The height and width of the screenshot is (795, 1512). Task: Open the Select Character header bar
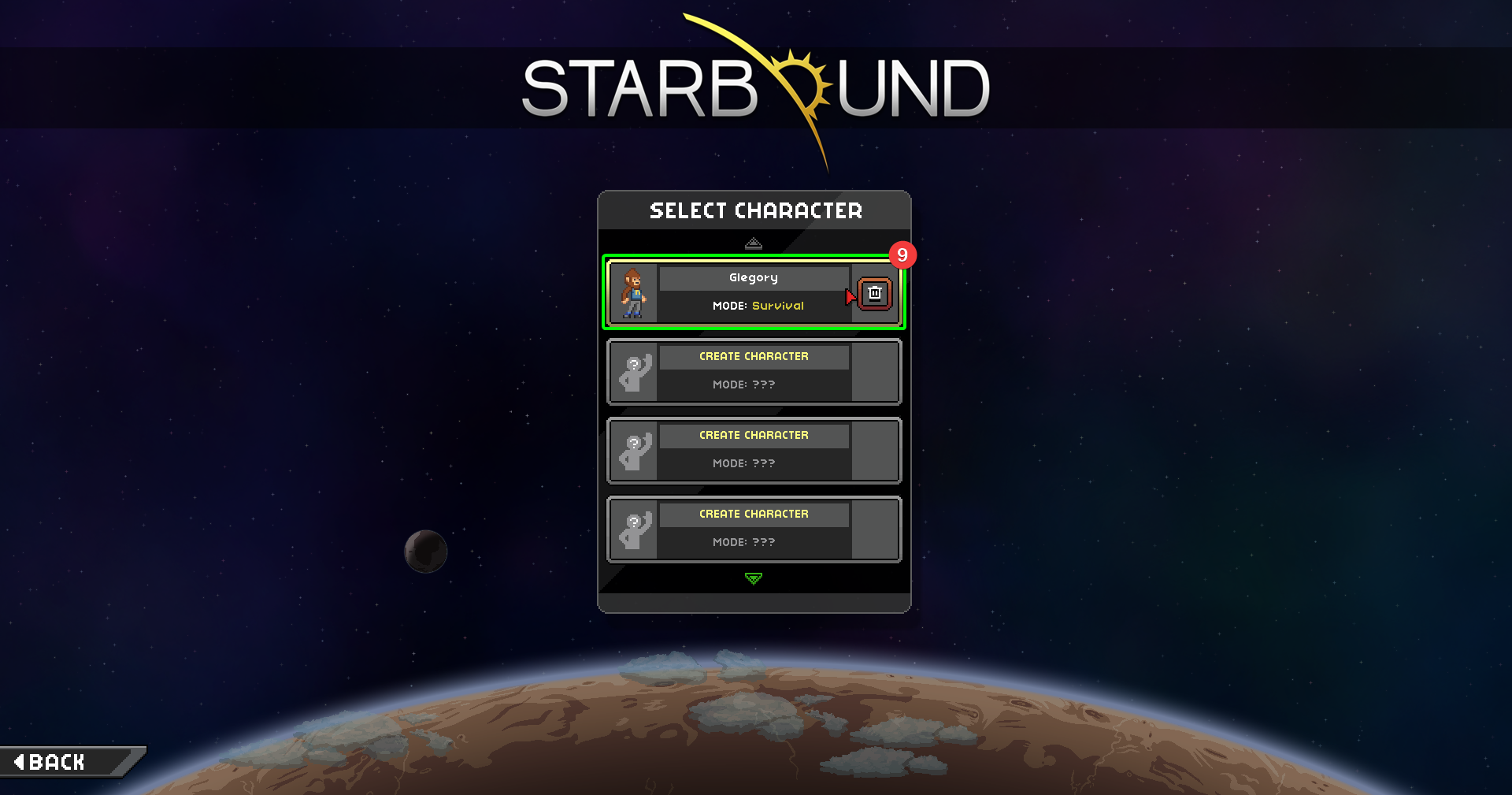pos(754,210)
